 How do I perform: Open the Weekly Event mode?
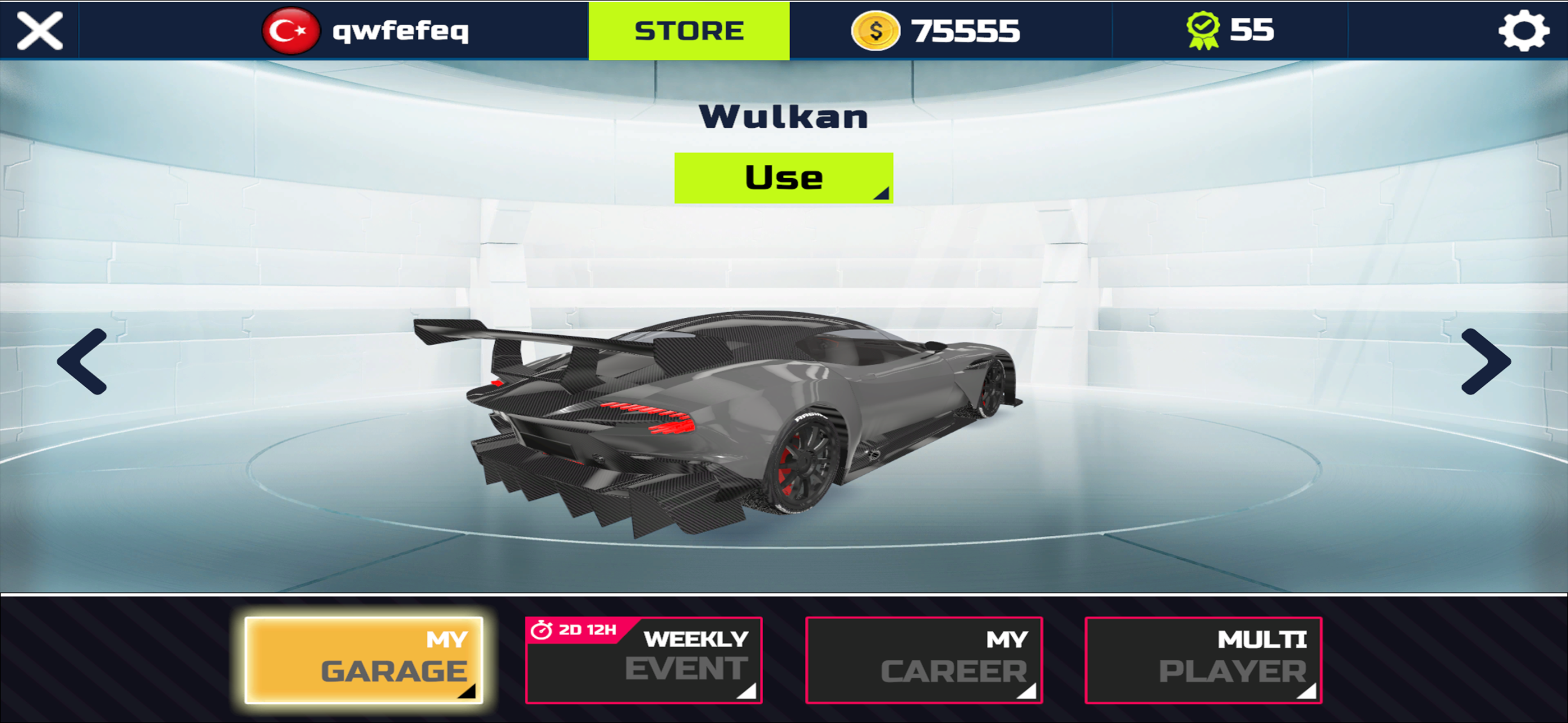coord(643,660)
